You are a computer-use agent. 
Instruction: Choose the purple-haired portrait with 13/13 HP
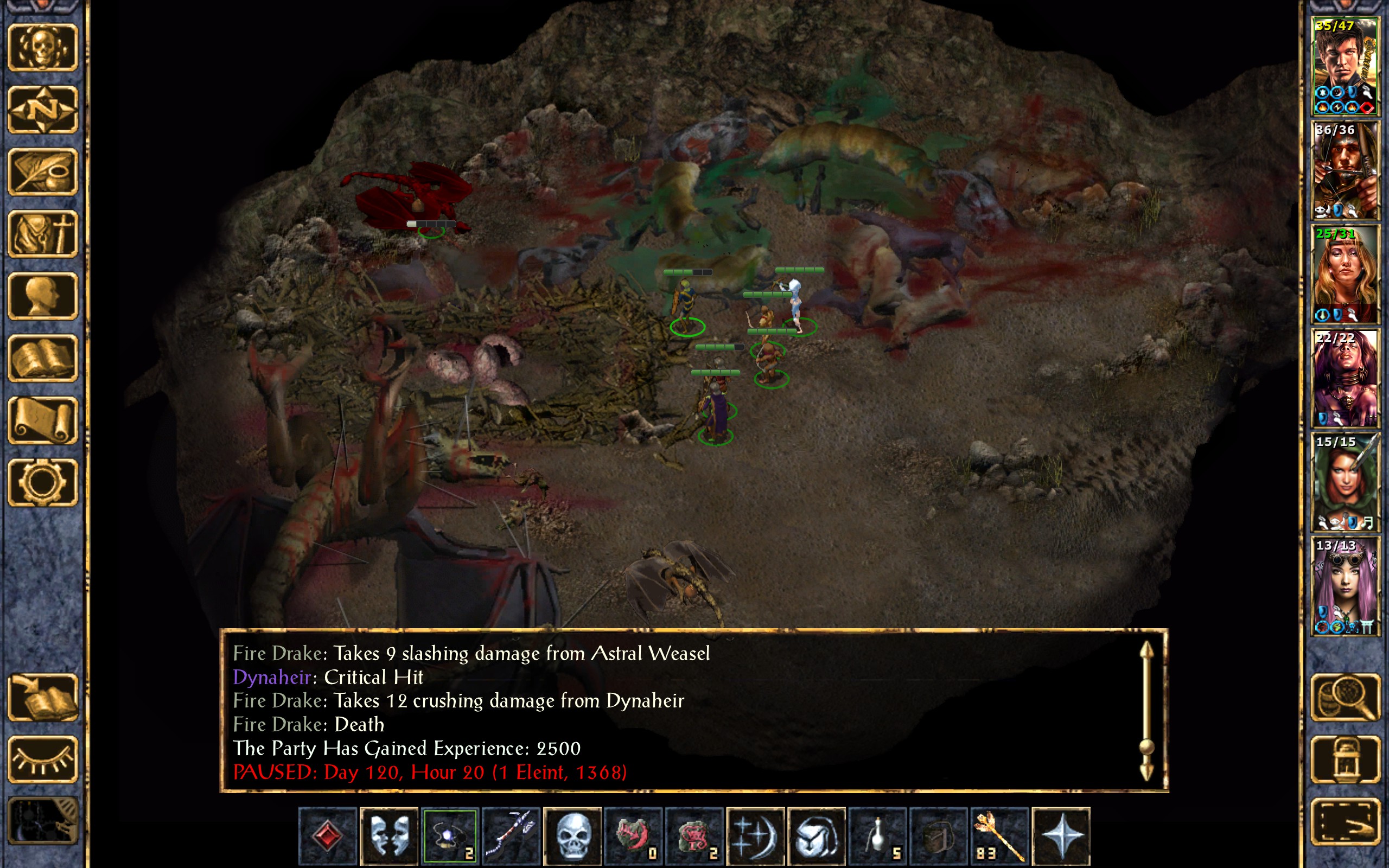[x=1345, y=585]
